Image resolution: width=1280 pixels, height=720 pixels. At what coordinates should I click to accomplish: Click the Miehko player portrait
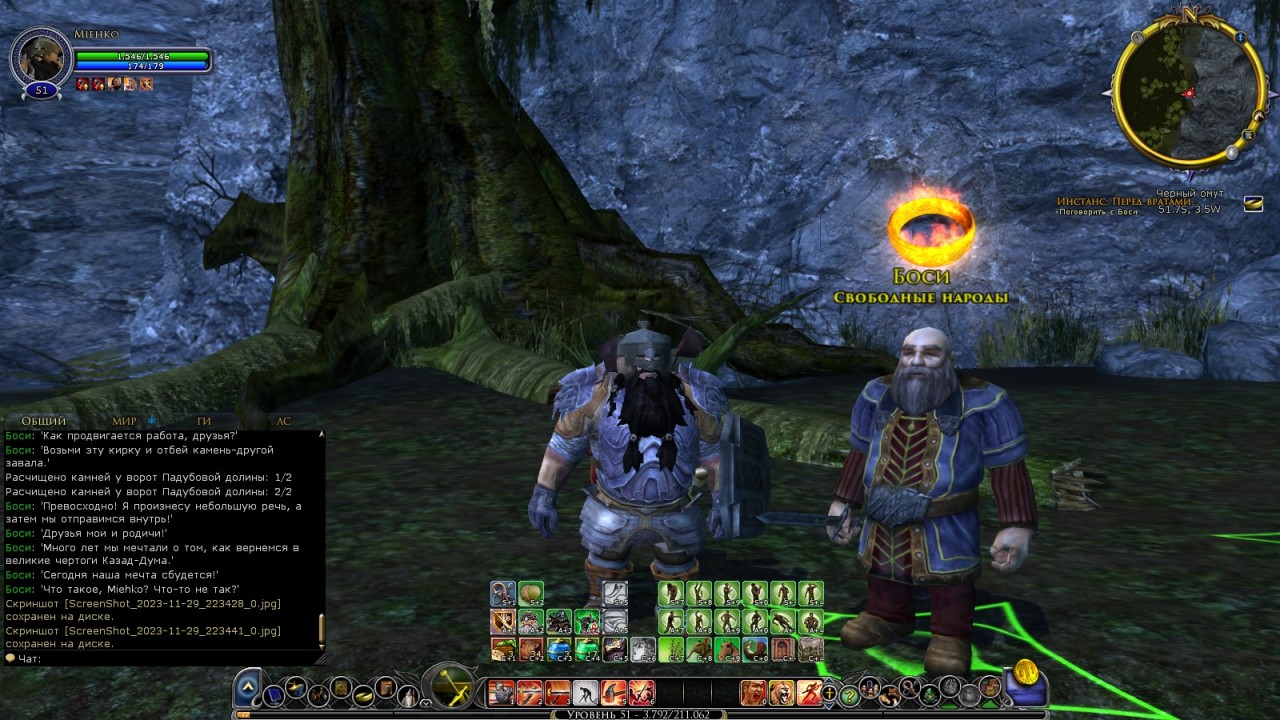tap(41, 58)
